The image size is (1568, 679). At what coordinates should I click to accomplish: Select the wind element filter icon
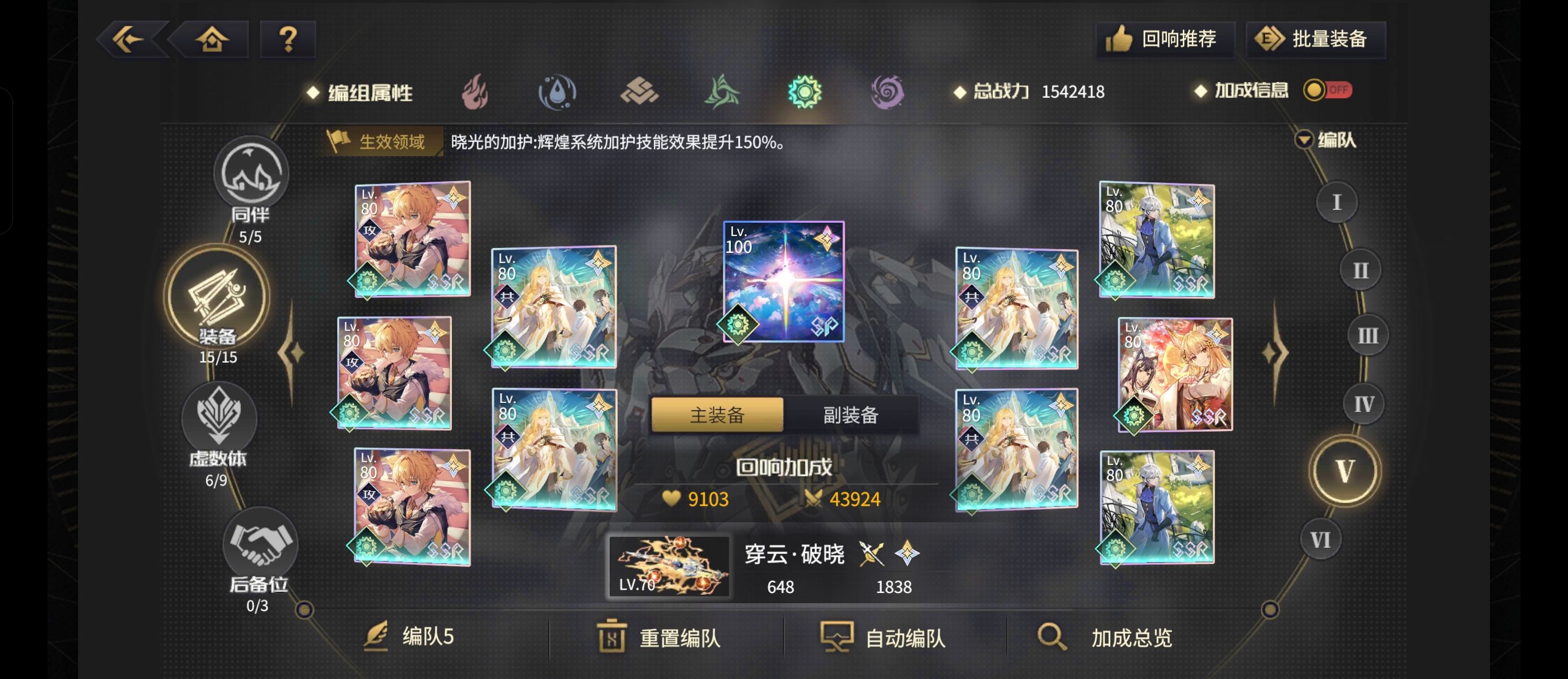[x=723, y=91]
